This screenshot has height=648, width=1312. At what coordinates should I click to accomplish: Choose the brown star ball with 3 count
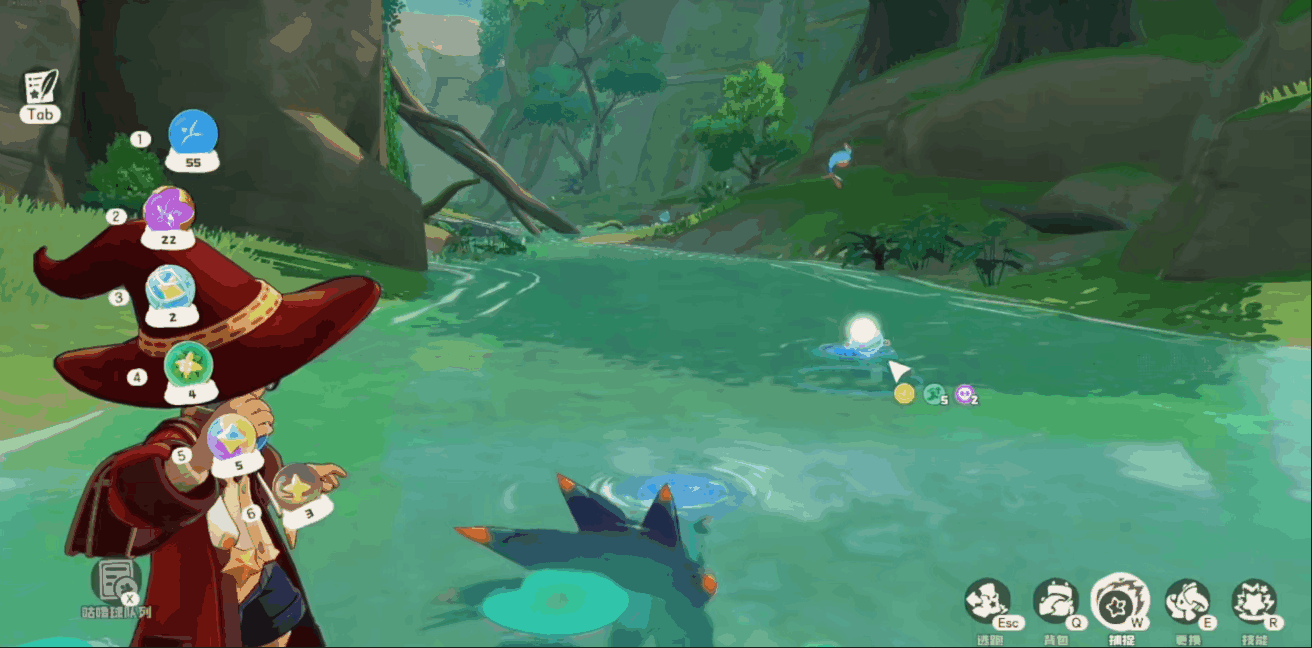pos(297,487)
